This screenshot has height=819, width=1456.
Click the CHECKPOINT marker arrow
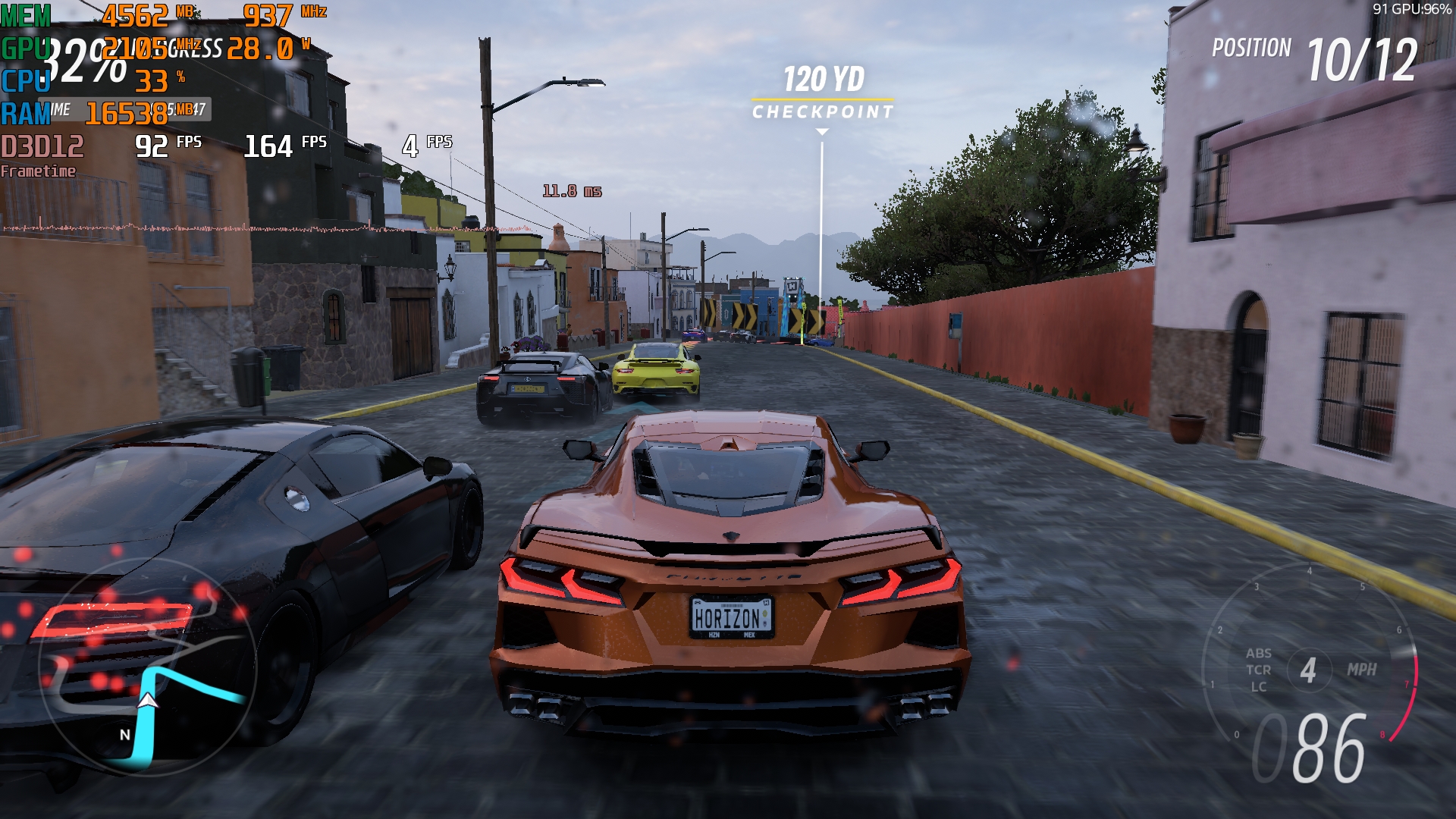coord(821,130)
